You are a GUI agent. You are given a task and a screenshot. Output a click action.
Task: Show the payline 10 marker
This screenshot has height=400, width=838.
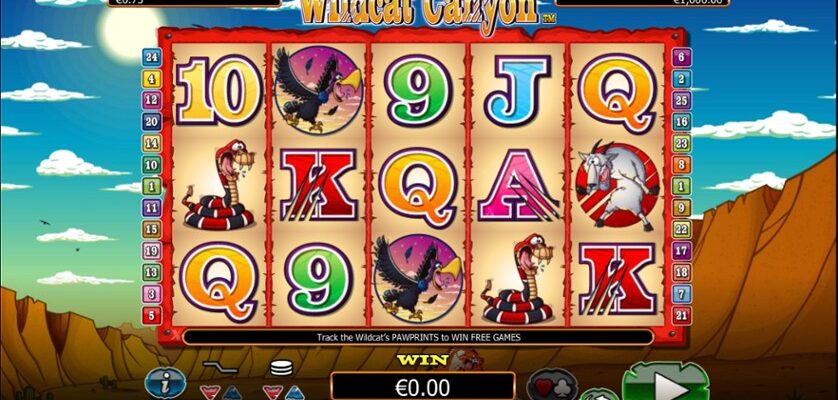(x=152, y=164)
